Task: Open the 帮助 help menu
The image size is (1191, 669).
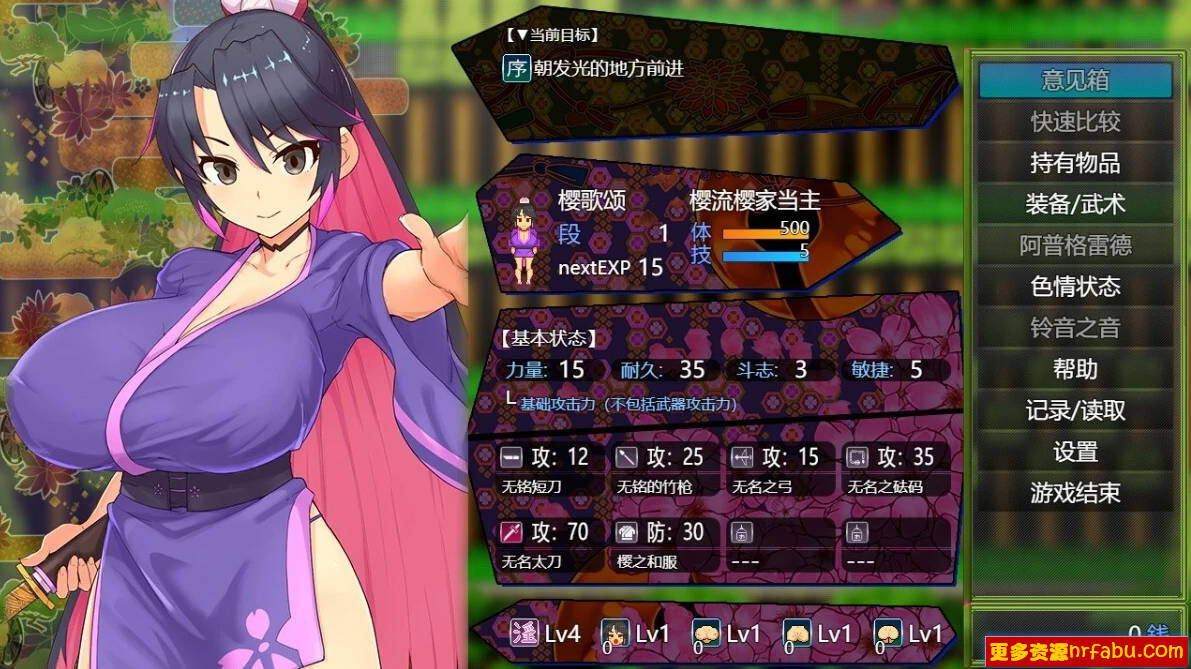Action: 1075,369
